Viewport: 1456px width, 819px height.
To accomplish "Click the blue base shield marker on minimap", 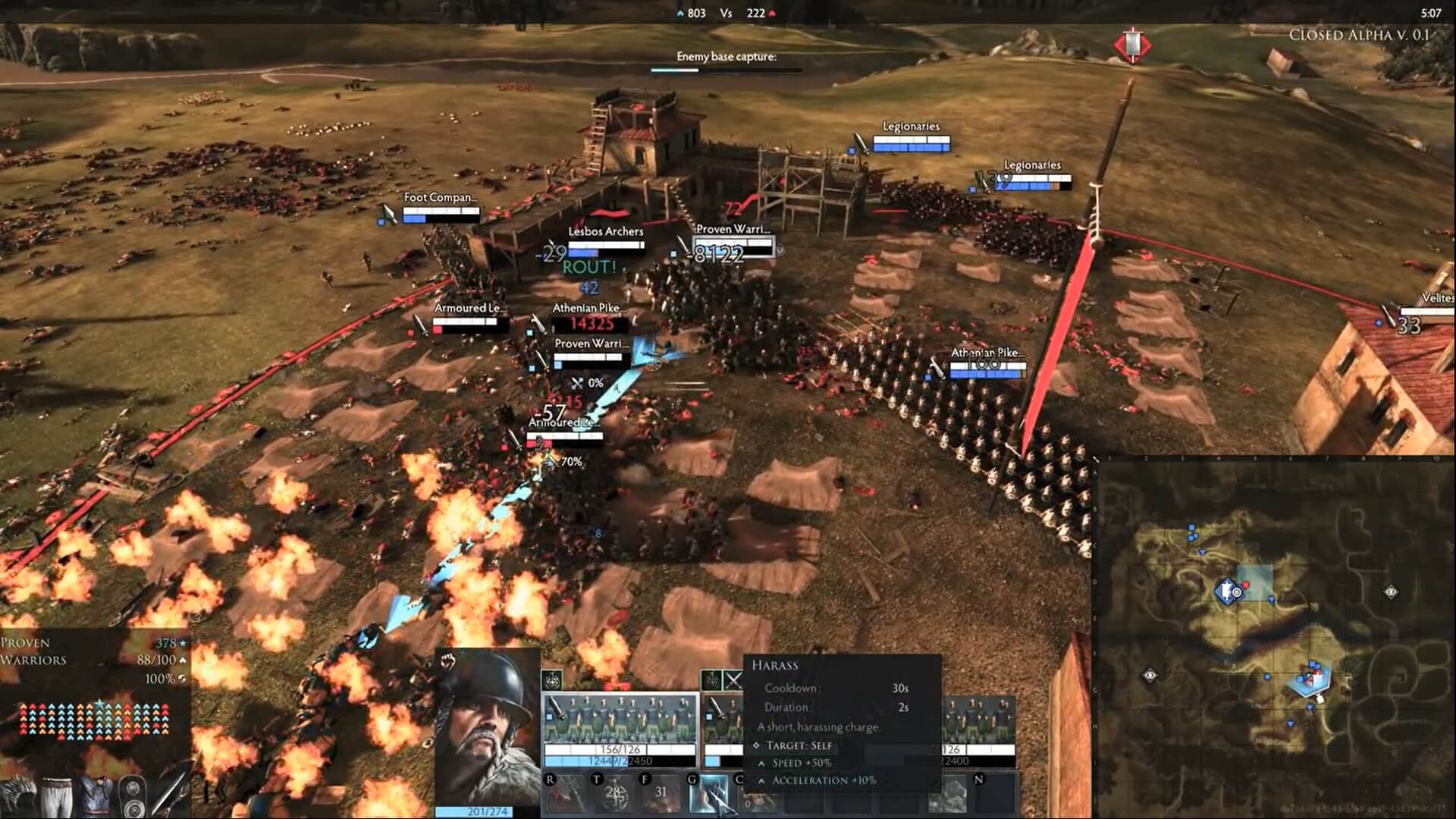I will 1226,591.
